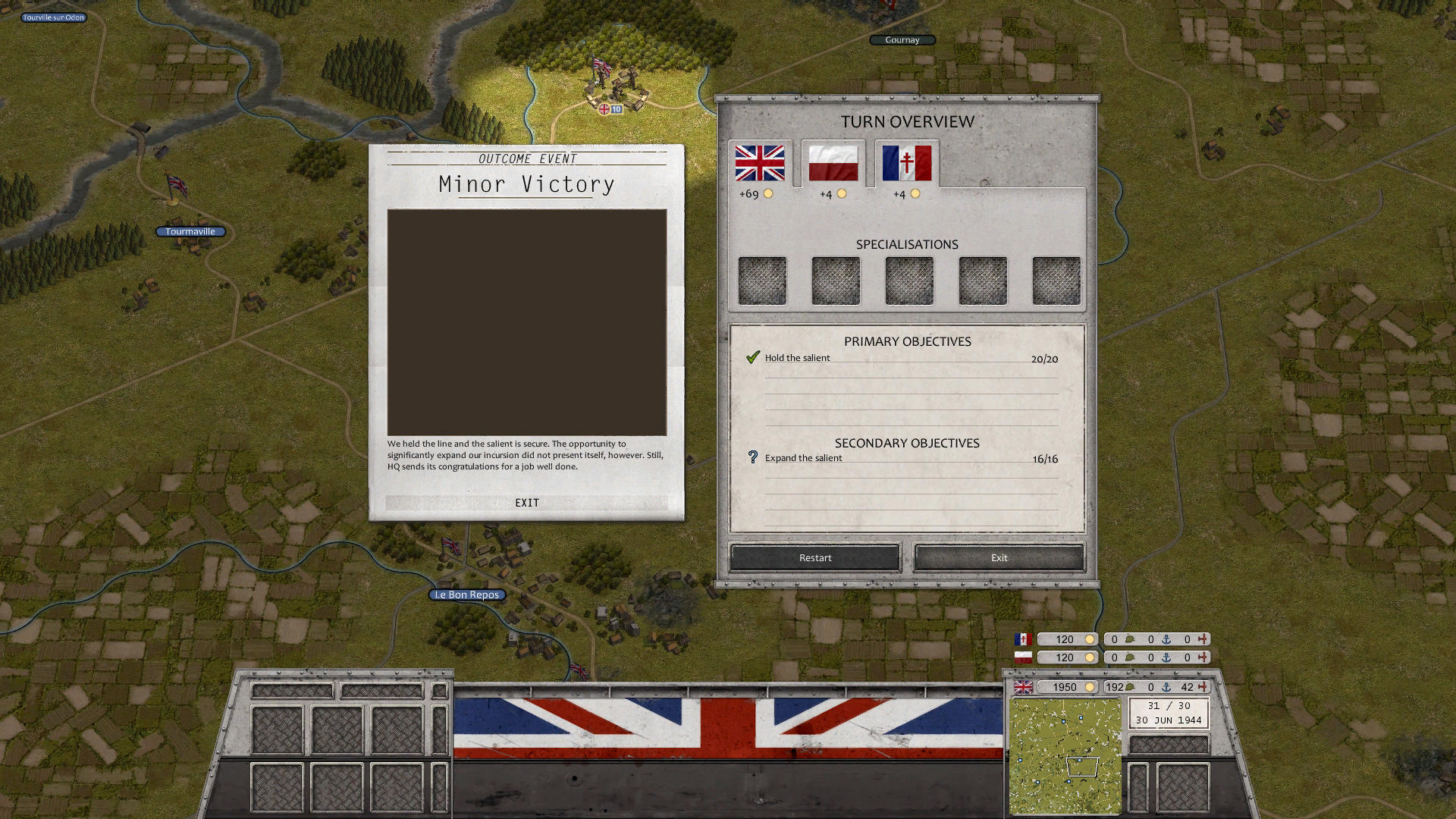Open the Free French faction tab
The width and height of the screenshot is (1456, 819).
coord(907,162)
